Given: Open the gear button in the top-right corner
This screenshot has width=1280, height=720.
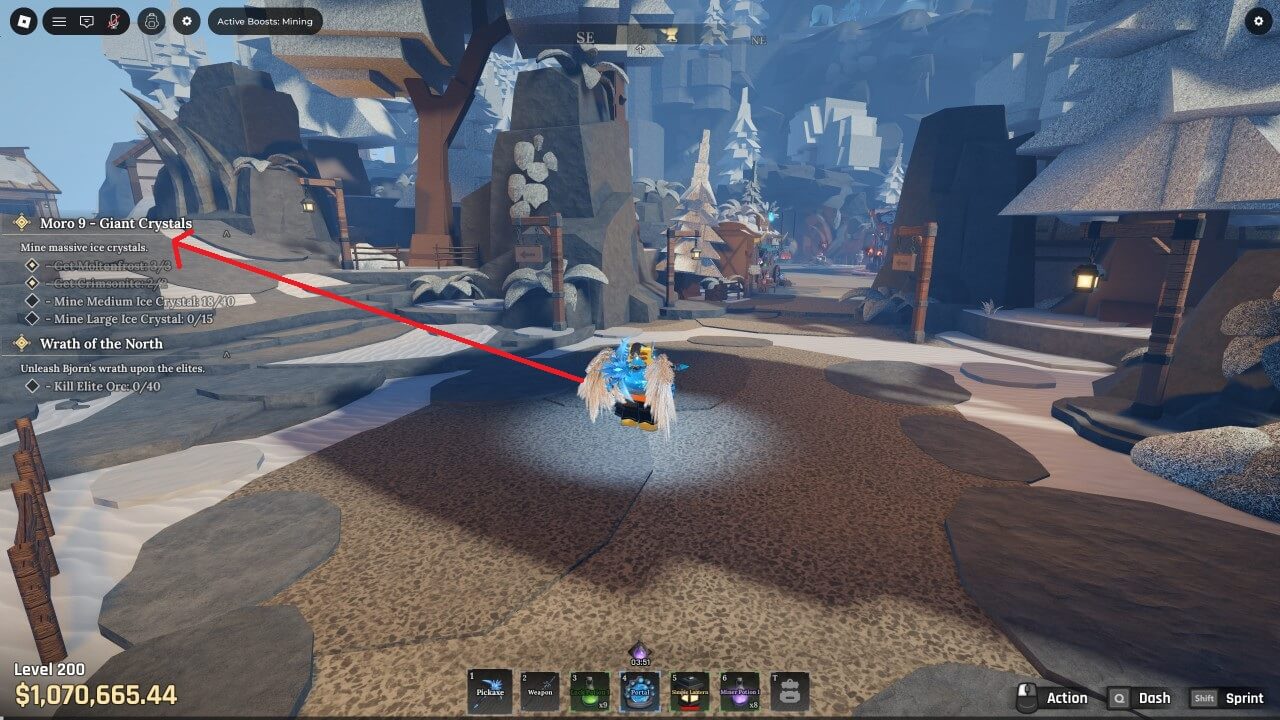Looking at the screenshot, I should coord(1258,21).
